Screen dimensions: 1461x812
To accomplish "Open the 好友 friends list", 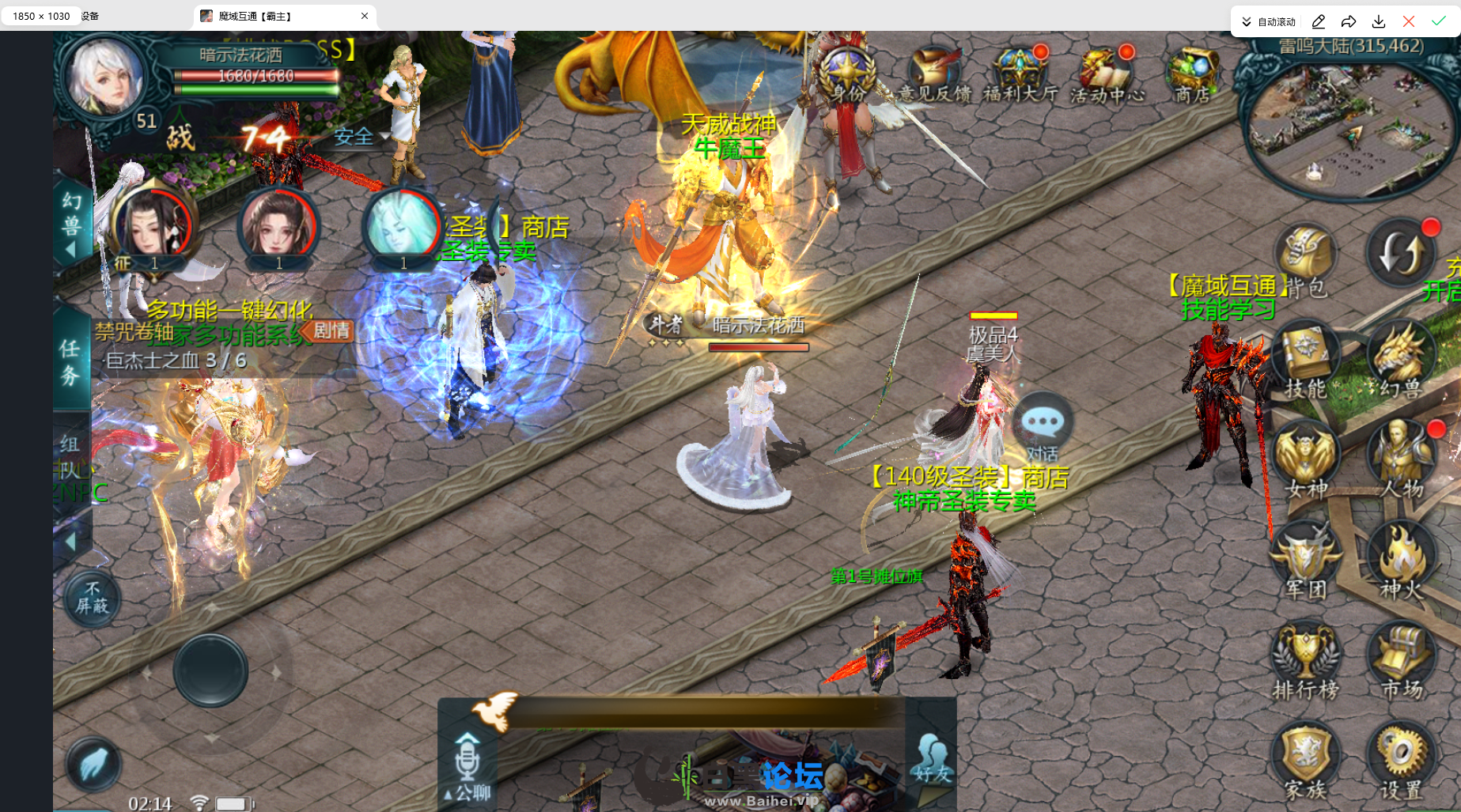I will tap(932, 761).
